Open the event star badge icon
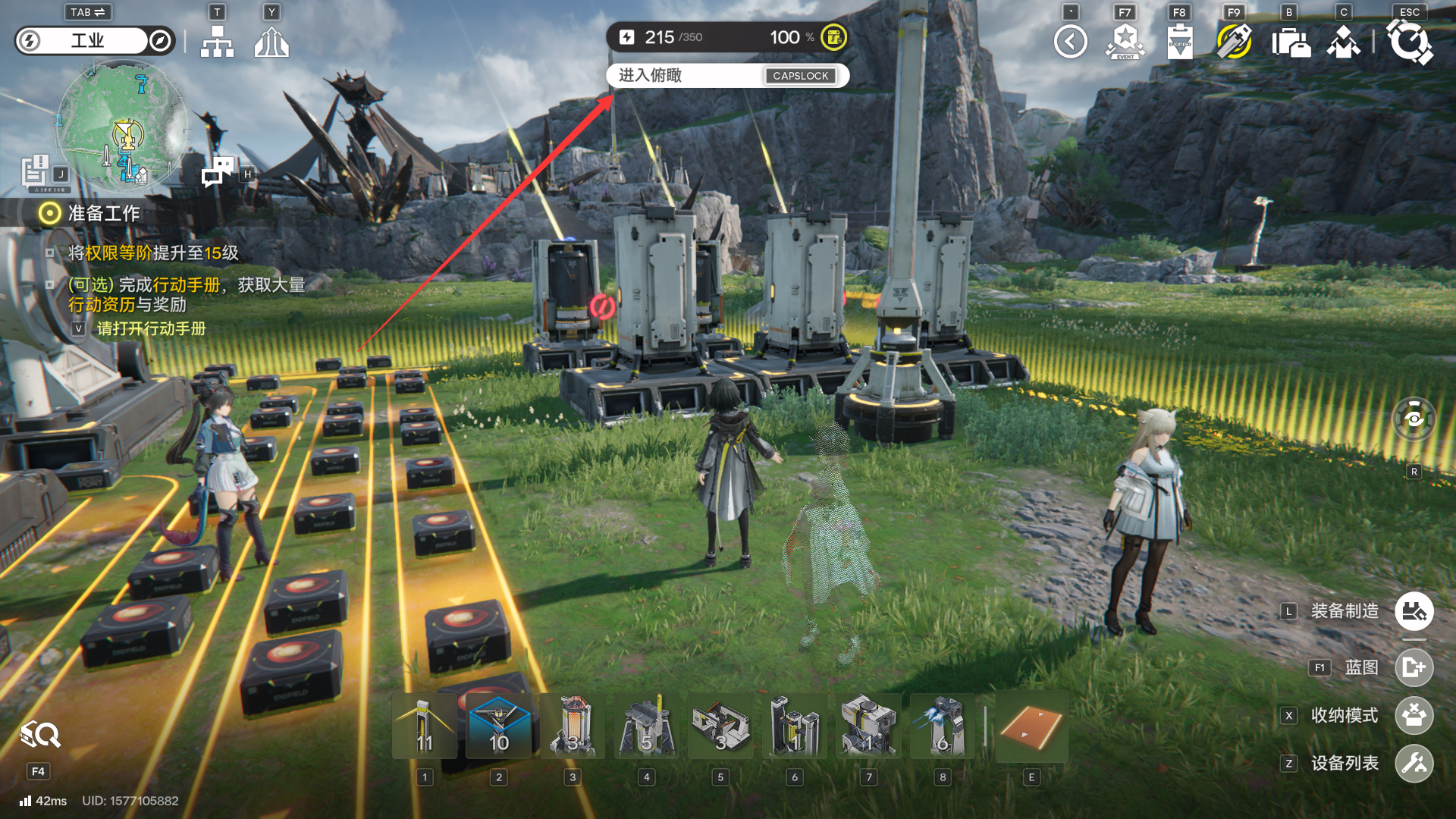The width and height of the screenshot is (1456, 819). (1125, 42)
